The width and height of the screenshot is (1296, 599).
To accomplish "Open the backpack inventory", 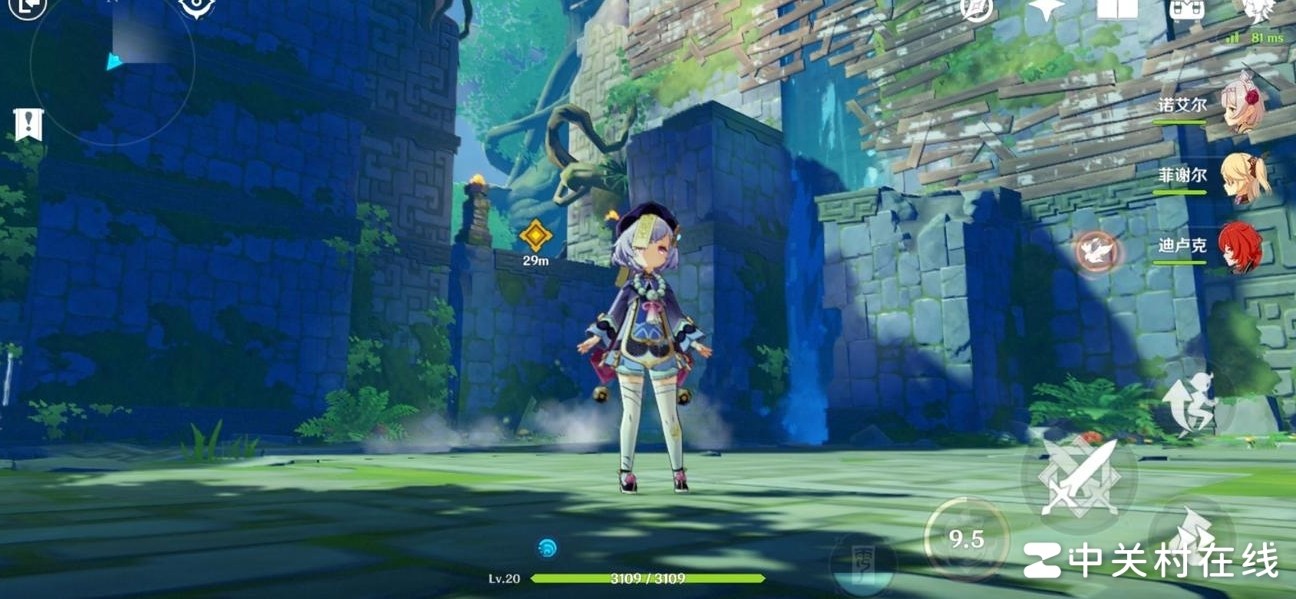I will point(1187,8).
